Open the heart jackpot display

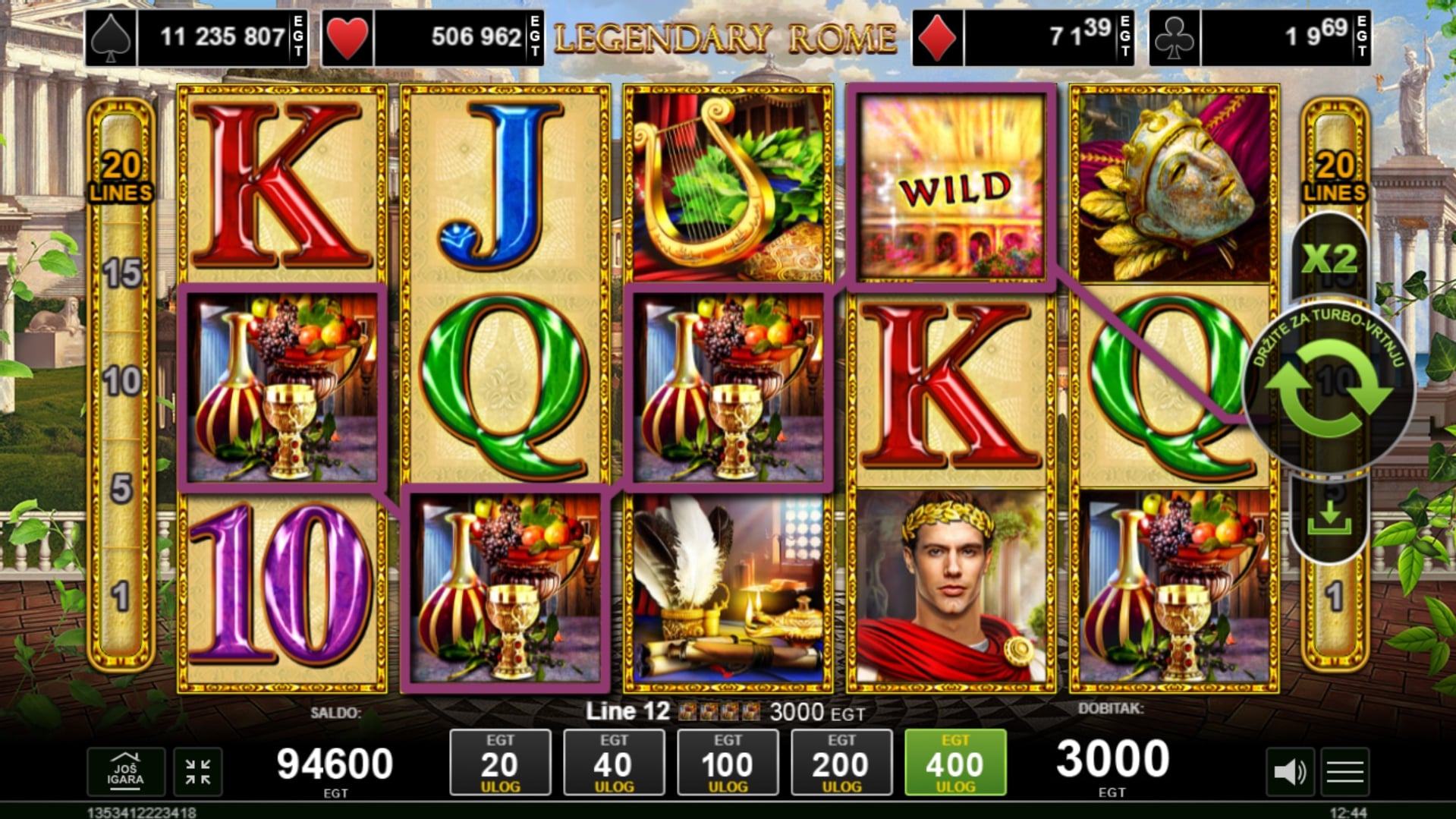tap(432, 37)
